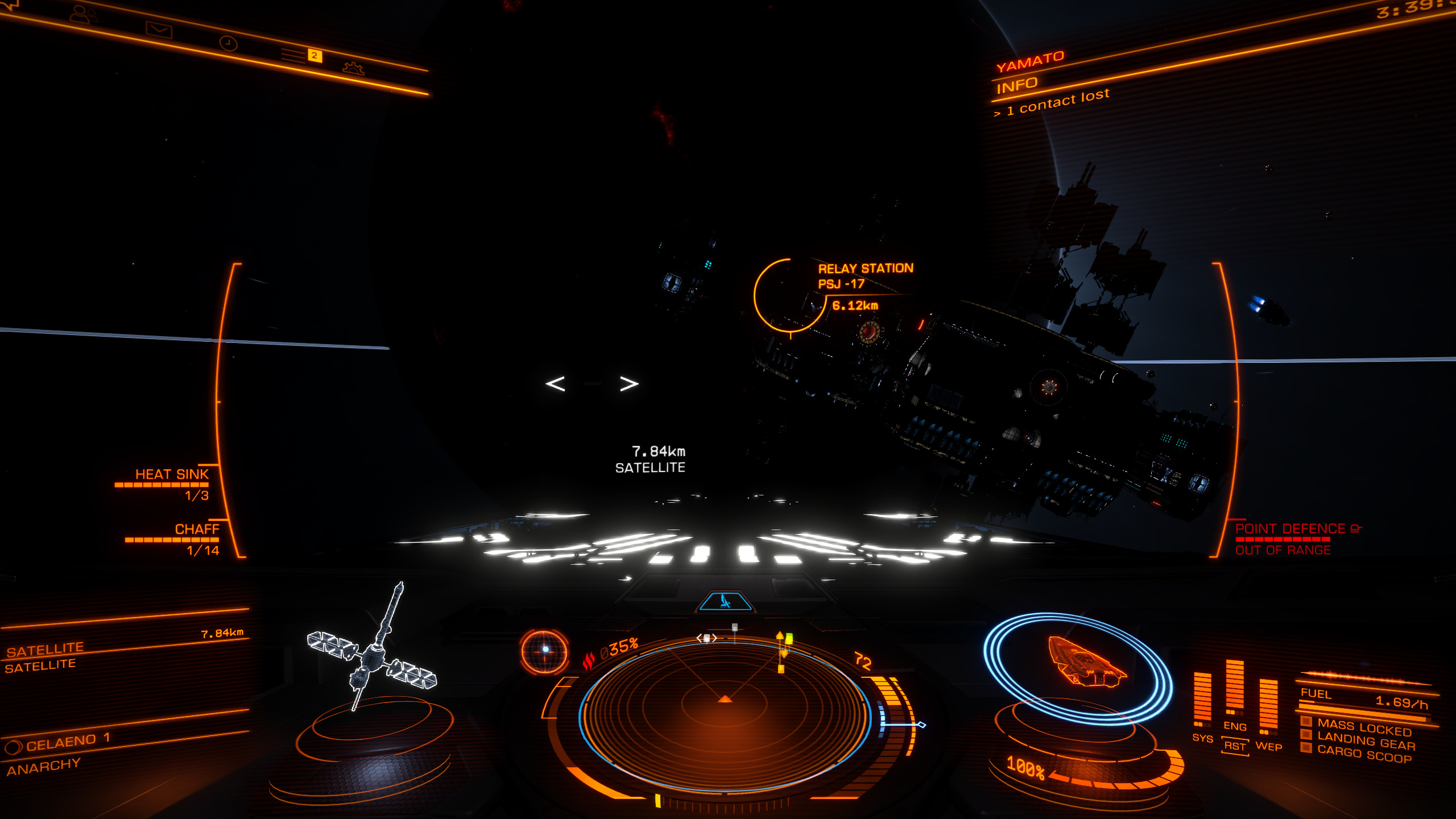Select the navigation compass globe
The height and width of the screenshot is (819, 1456).
(544, 651)
